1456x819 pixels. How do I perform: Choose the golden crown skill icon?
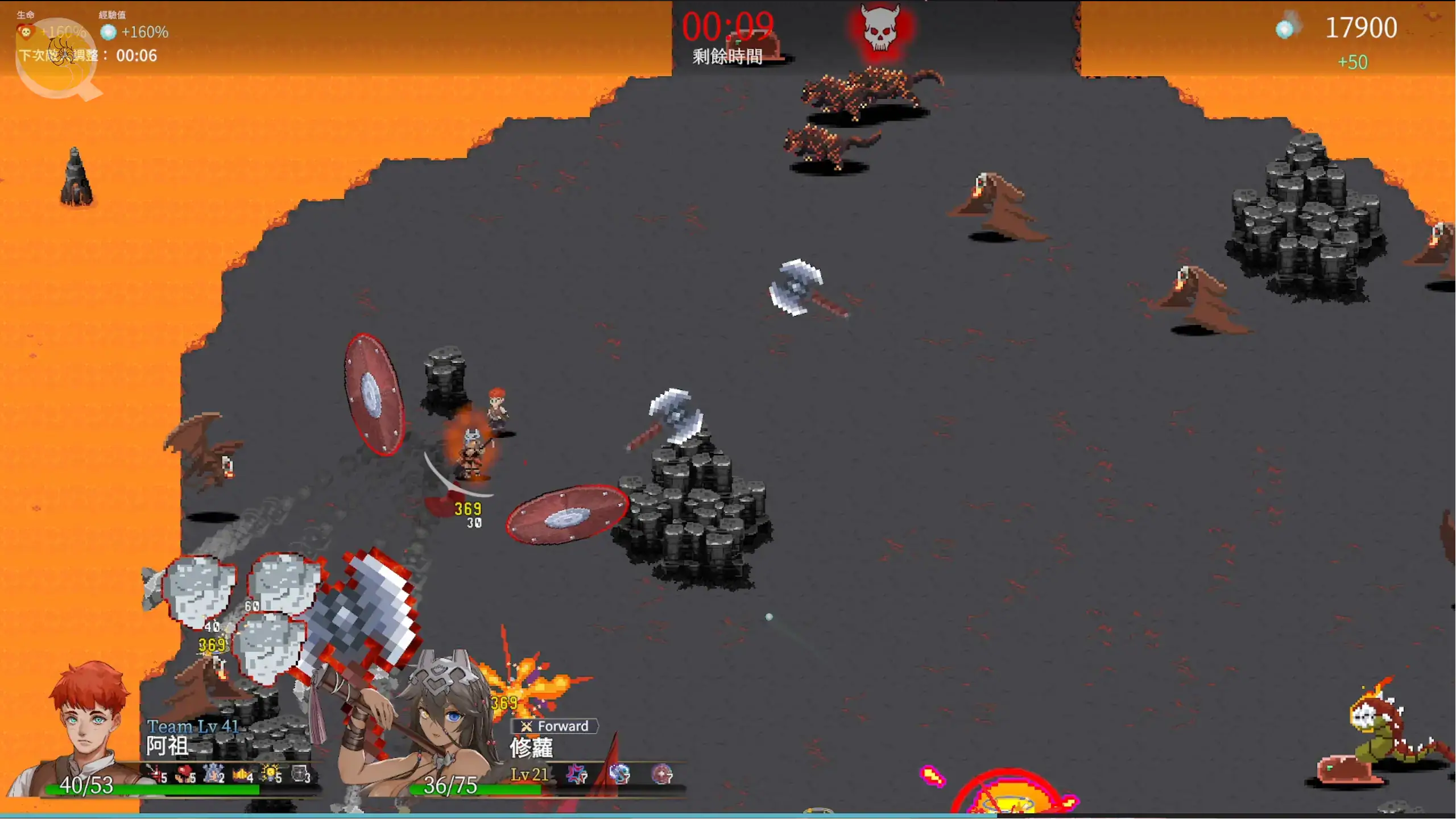pyautogui.click(x=242, y=773)
